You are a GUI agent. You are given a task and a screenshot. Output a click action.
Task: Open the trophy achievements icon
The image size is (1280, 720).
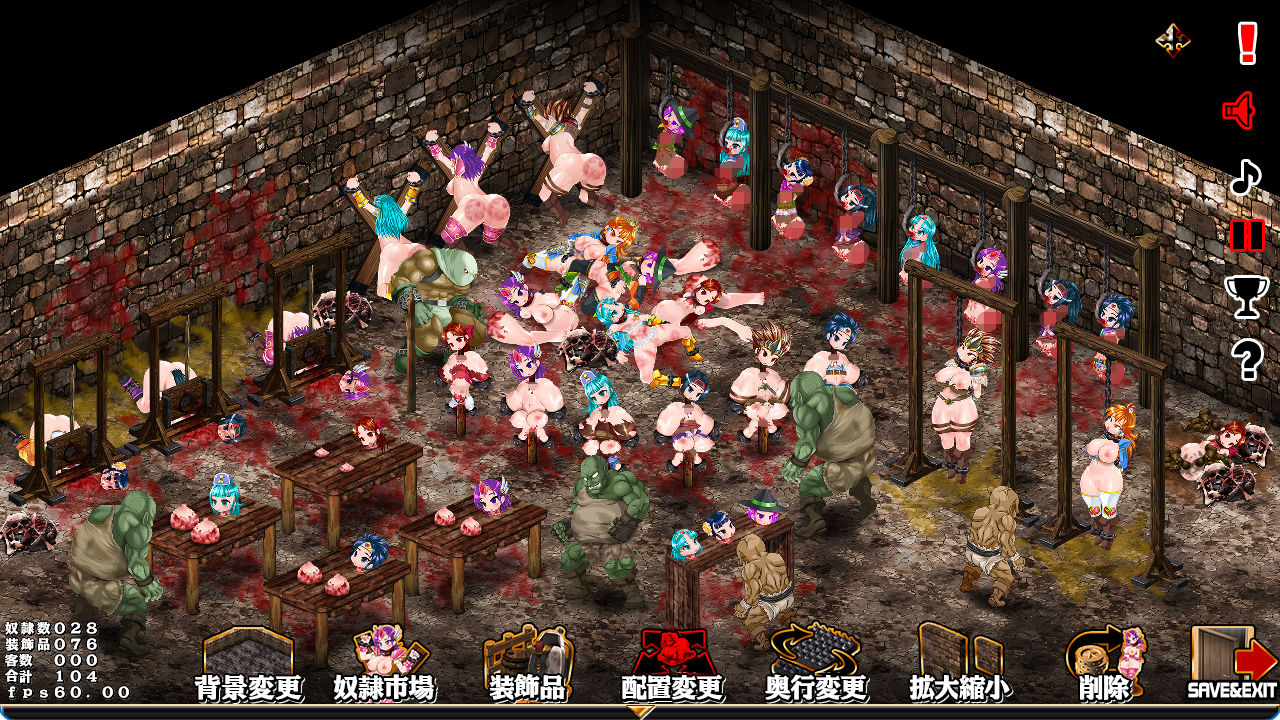tap(1246, 296)
